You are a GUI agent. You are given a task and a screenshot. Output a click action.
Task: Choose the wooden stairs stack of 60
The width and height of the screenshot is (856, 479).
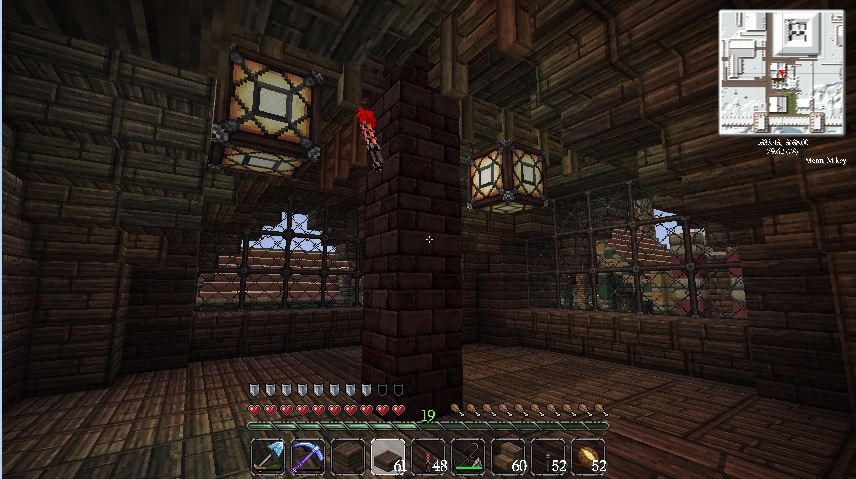(508, 457)
